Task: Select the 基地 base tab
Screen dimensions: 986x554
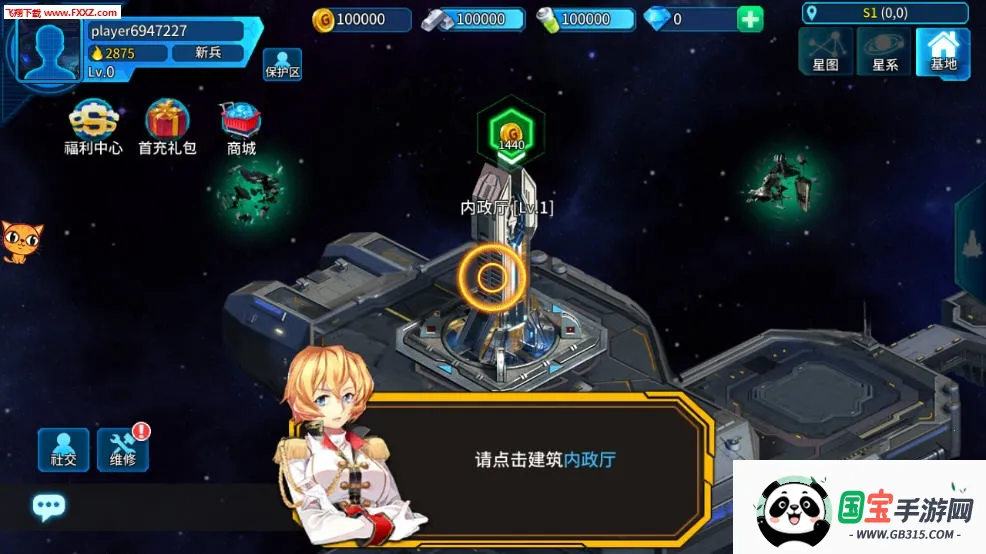Action: tap(943, 51)
